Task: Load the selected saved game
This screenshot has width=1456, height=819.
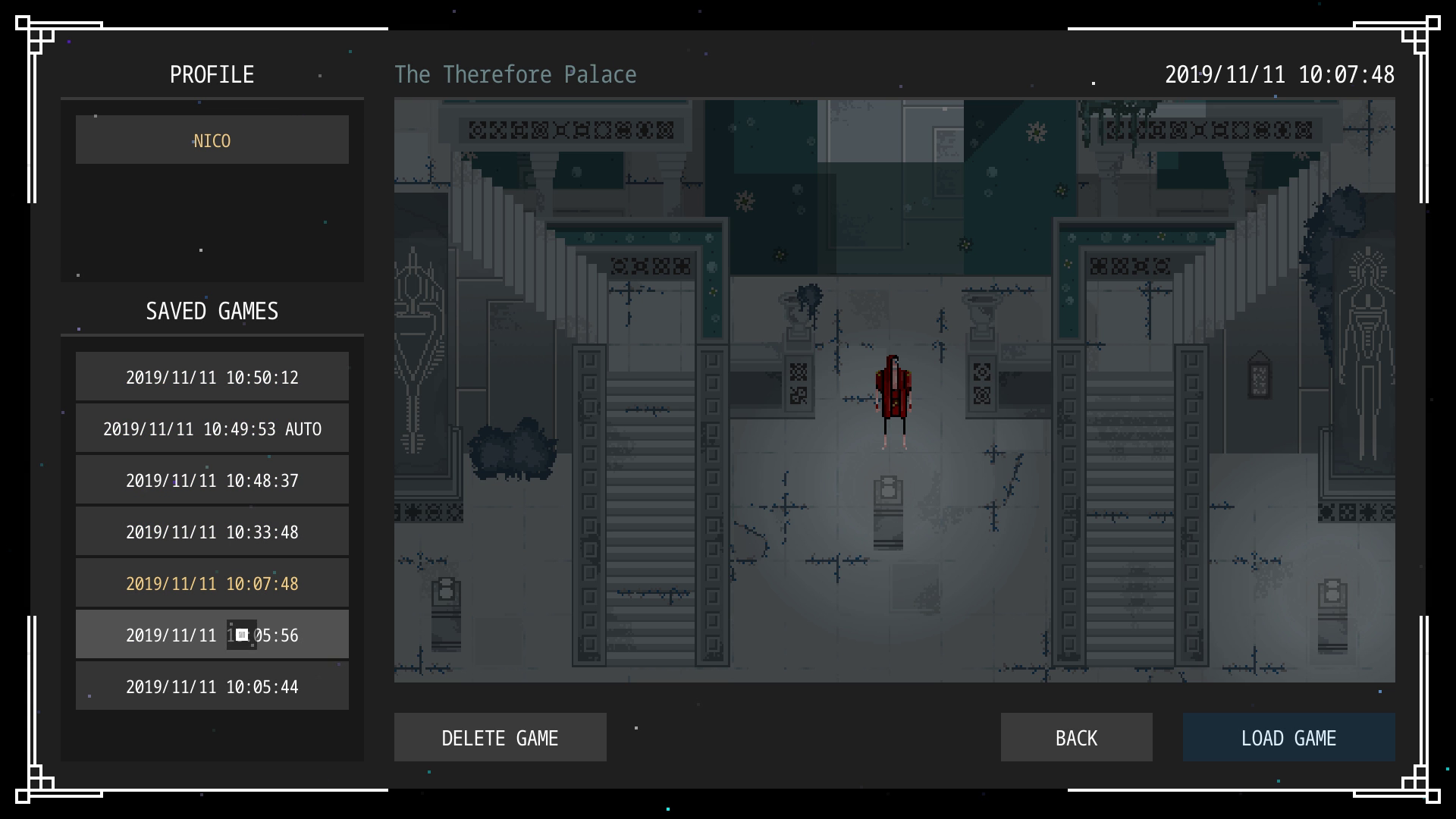Action: click(1288, 737)
